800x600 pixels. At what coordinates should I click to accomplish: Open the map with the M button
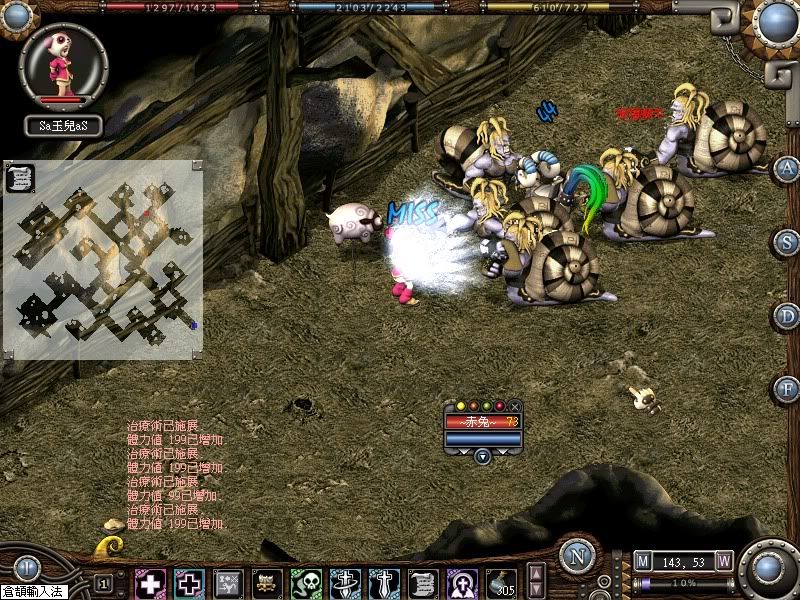pos(643,561)
